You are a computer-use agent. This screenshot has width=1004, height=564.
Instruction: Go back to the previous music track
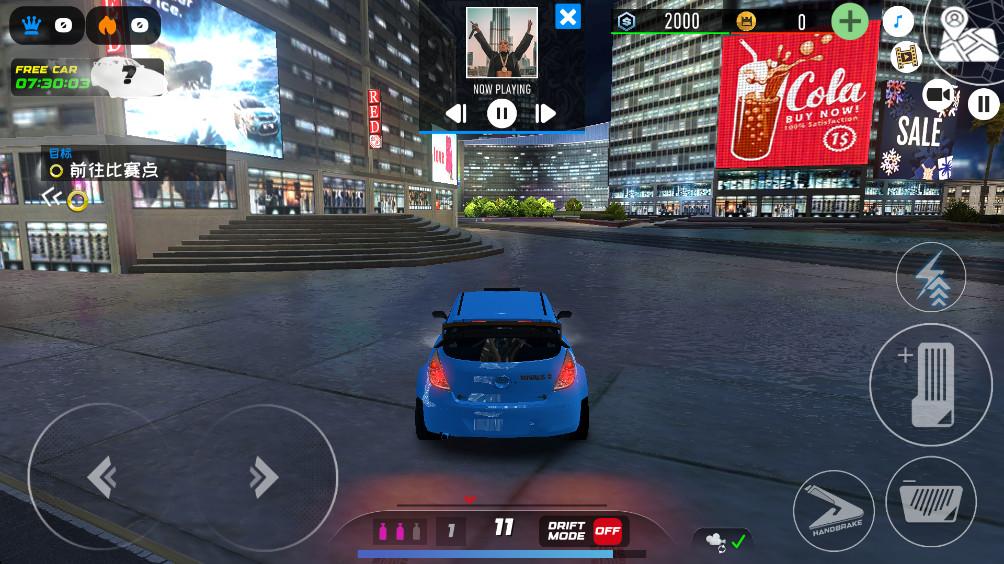click(x=456, y=113)
